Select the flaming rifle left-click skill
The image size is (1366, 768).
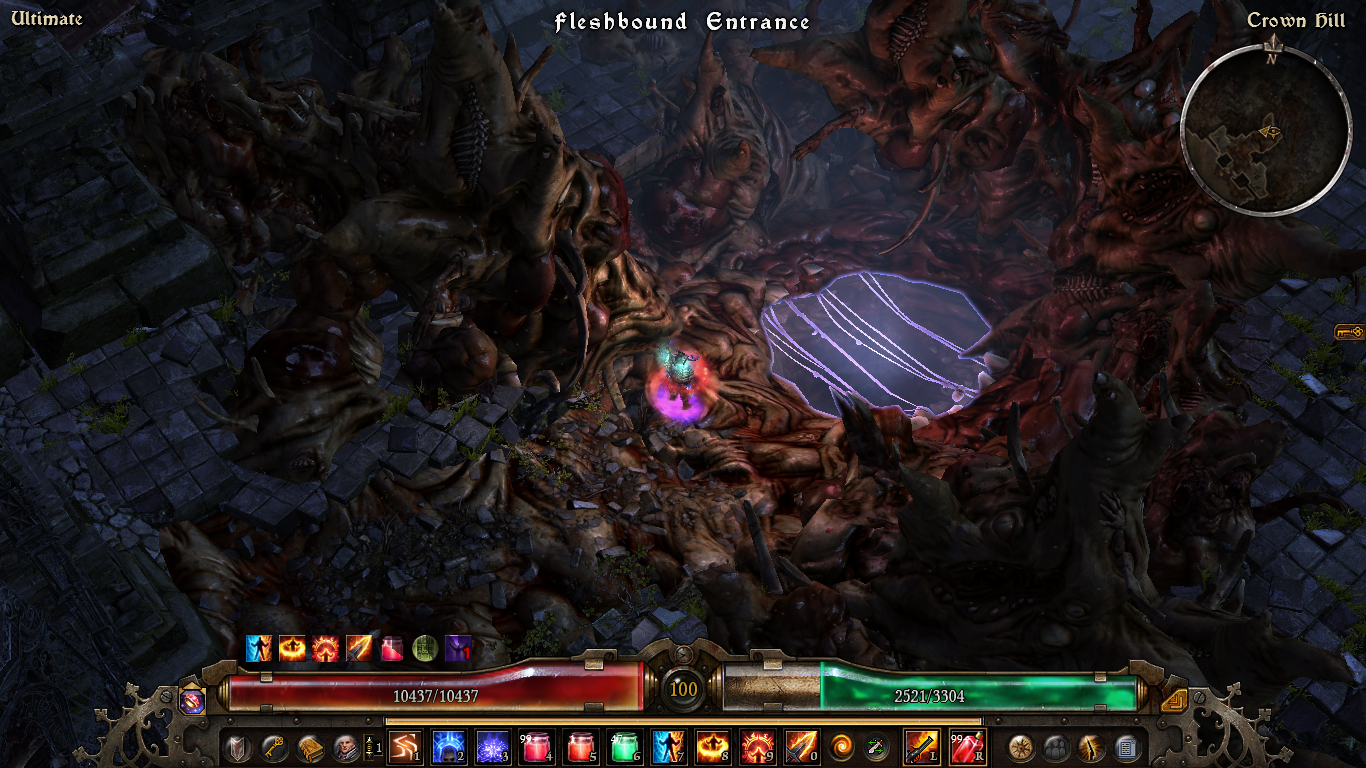[x=921, y=747]
